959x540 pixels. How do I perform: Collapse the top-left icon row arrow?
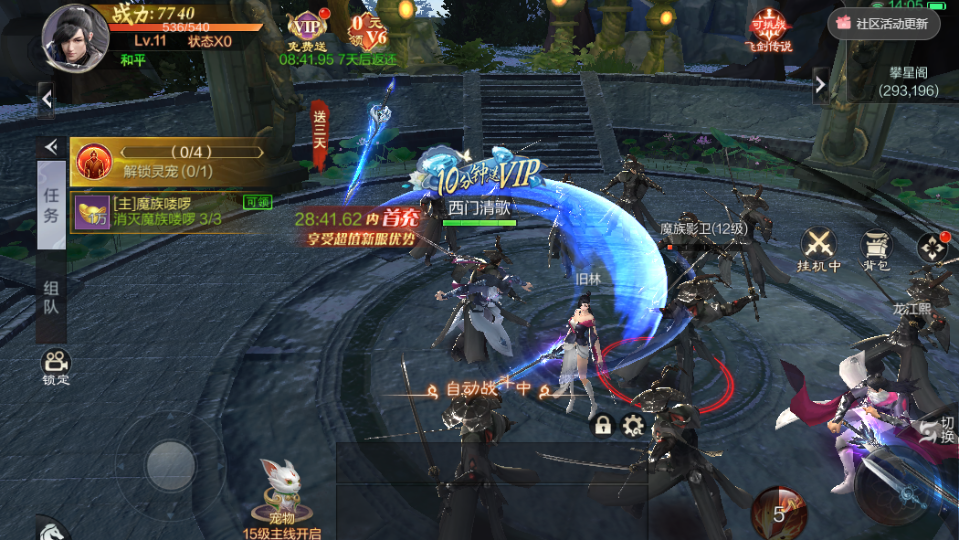47,99
